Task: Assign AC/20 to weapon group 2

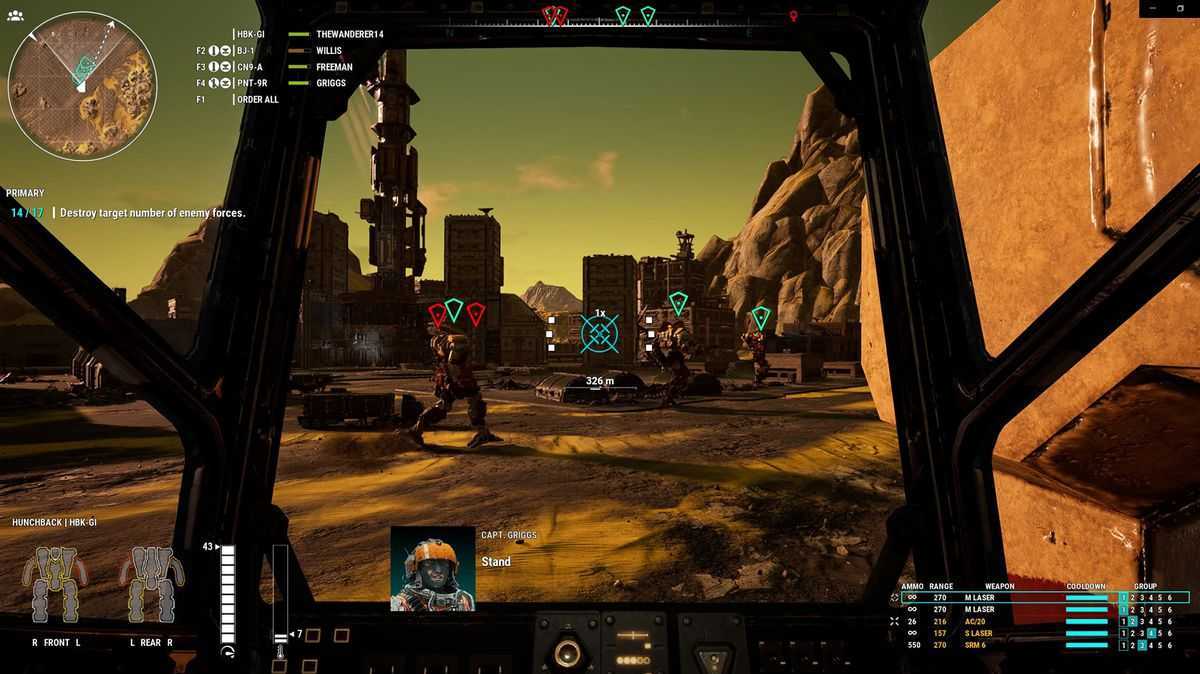Action: (x=1133, y=621)
